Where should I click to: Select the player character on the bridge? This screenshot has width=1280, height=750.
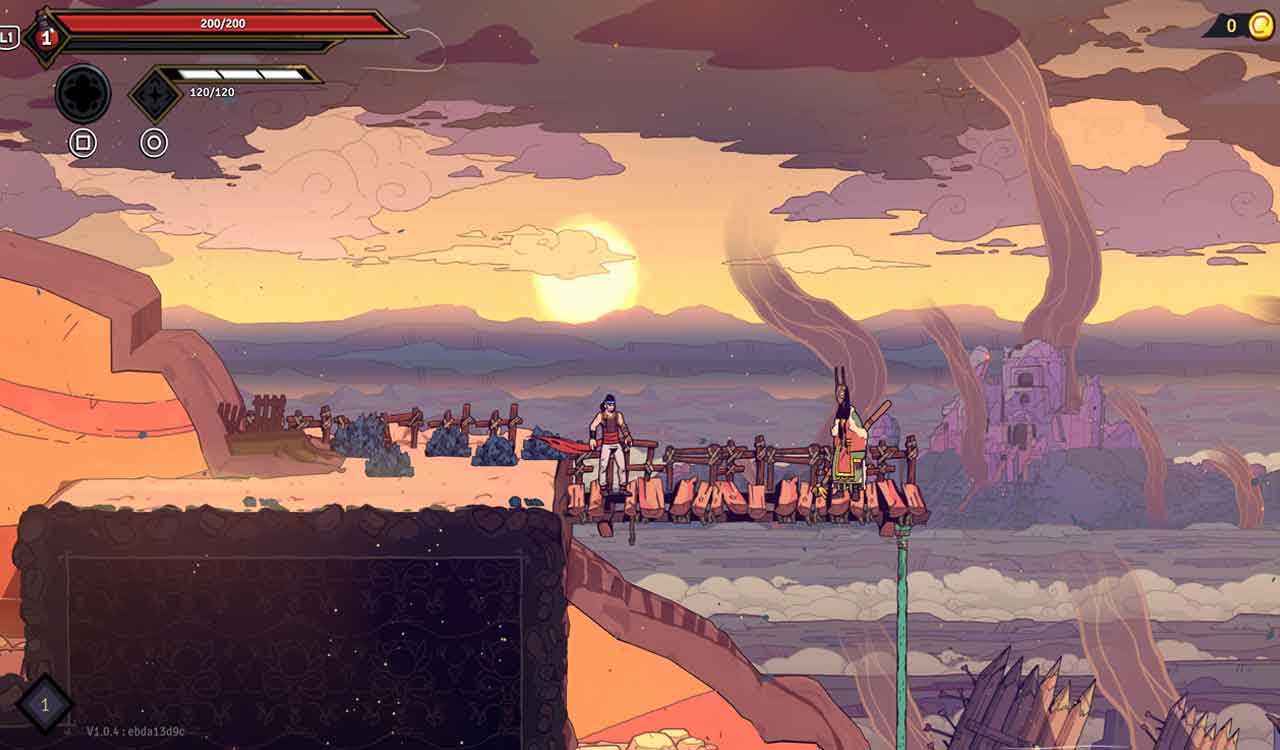(610, 445)
